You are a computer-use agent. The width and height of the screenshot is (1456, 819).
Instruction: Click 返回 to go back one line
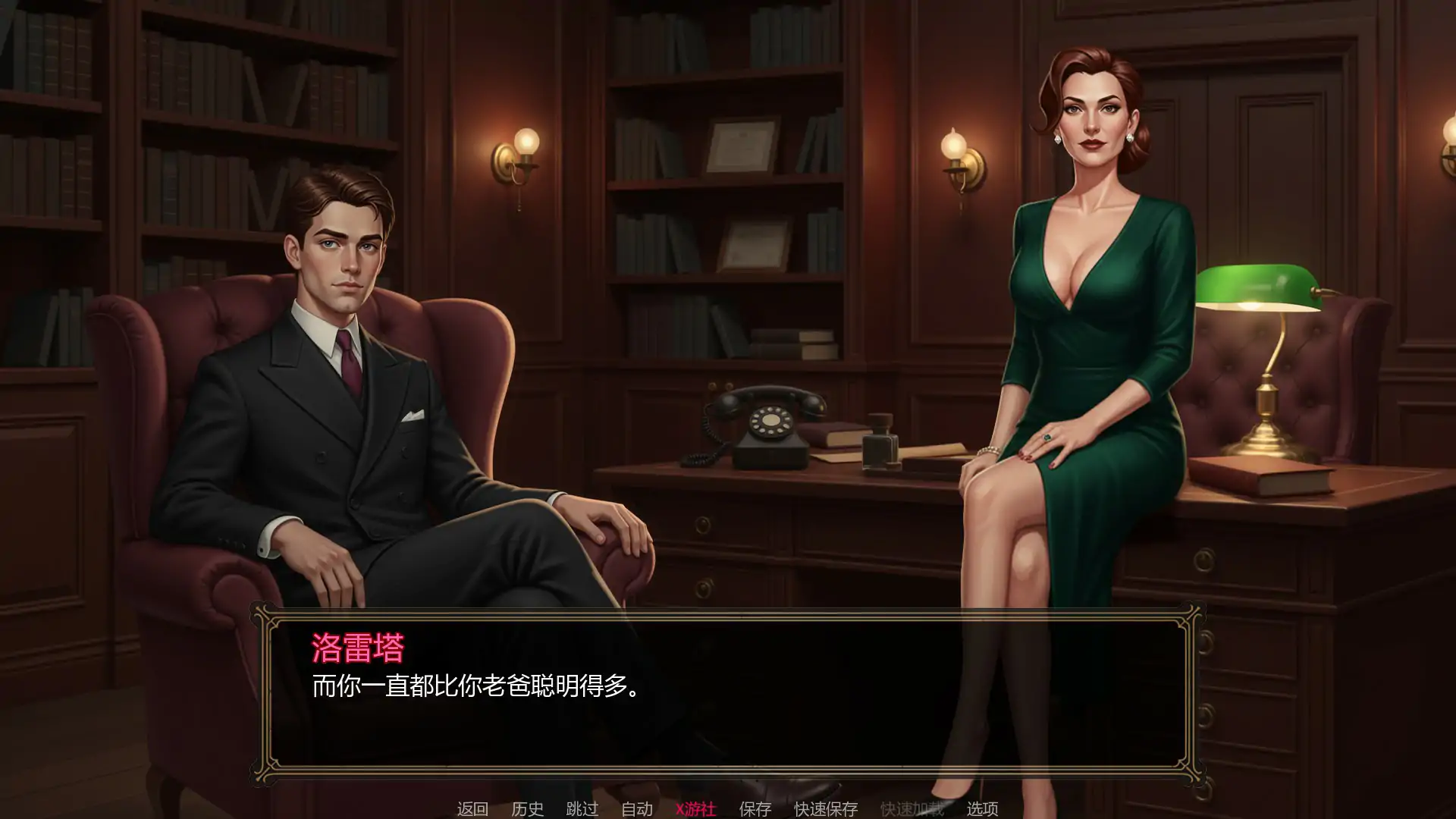[x=472, y=808]
